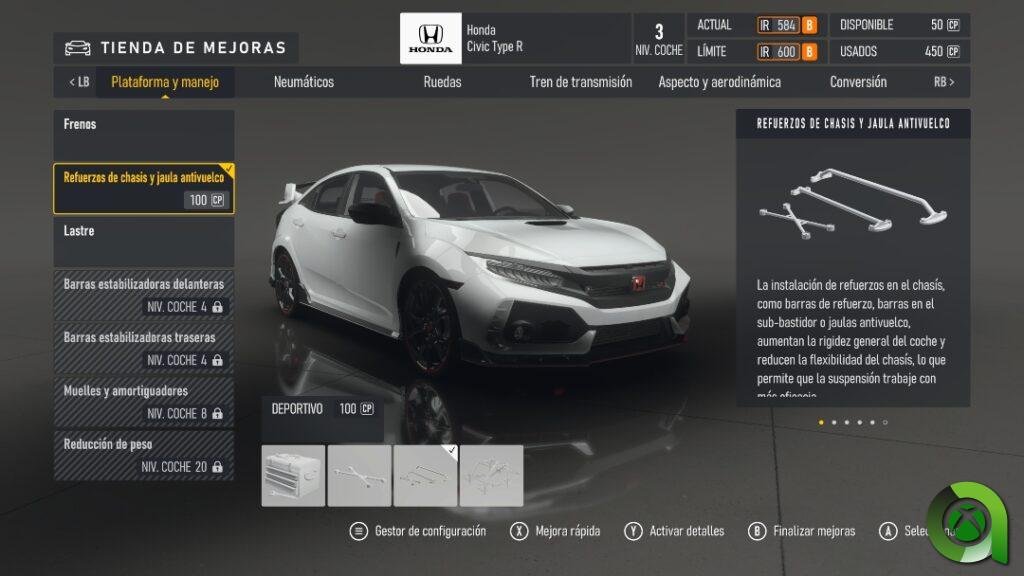Pick the roll cage upgrade thumbnail
1024x576 pixels.
tap(491, 475)
